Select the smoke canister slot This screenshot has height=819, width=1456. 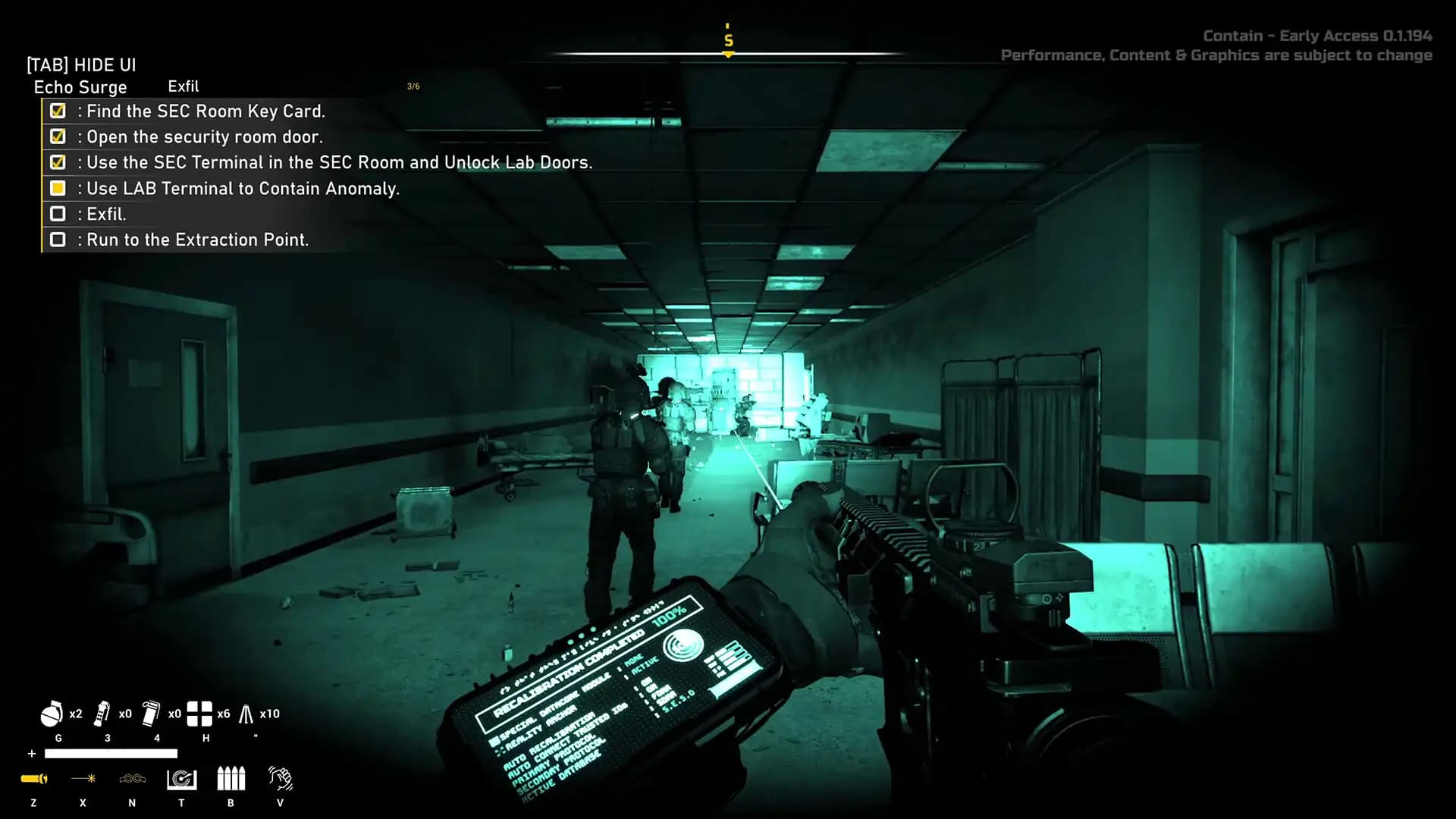coord(151,714)
